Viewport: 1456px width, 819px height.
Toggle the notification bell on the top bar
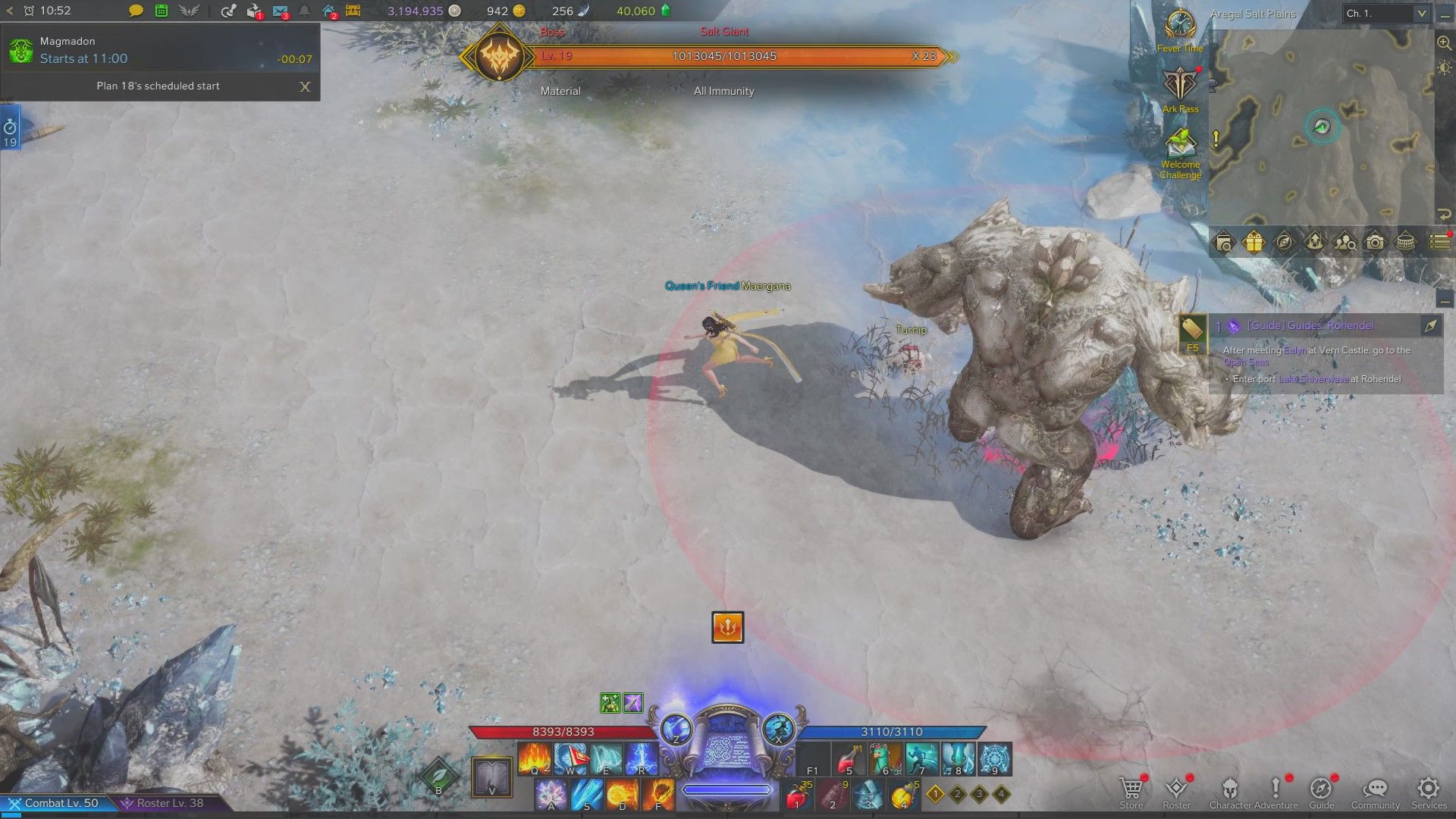[303, 11]
